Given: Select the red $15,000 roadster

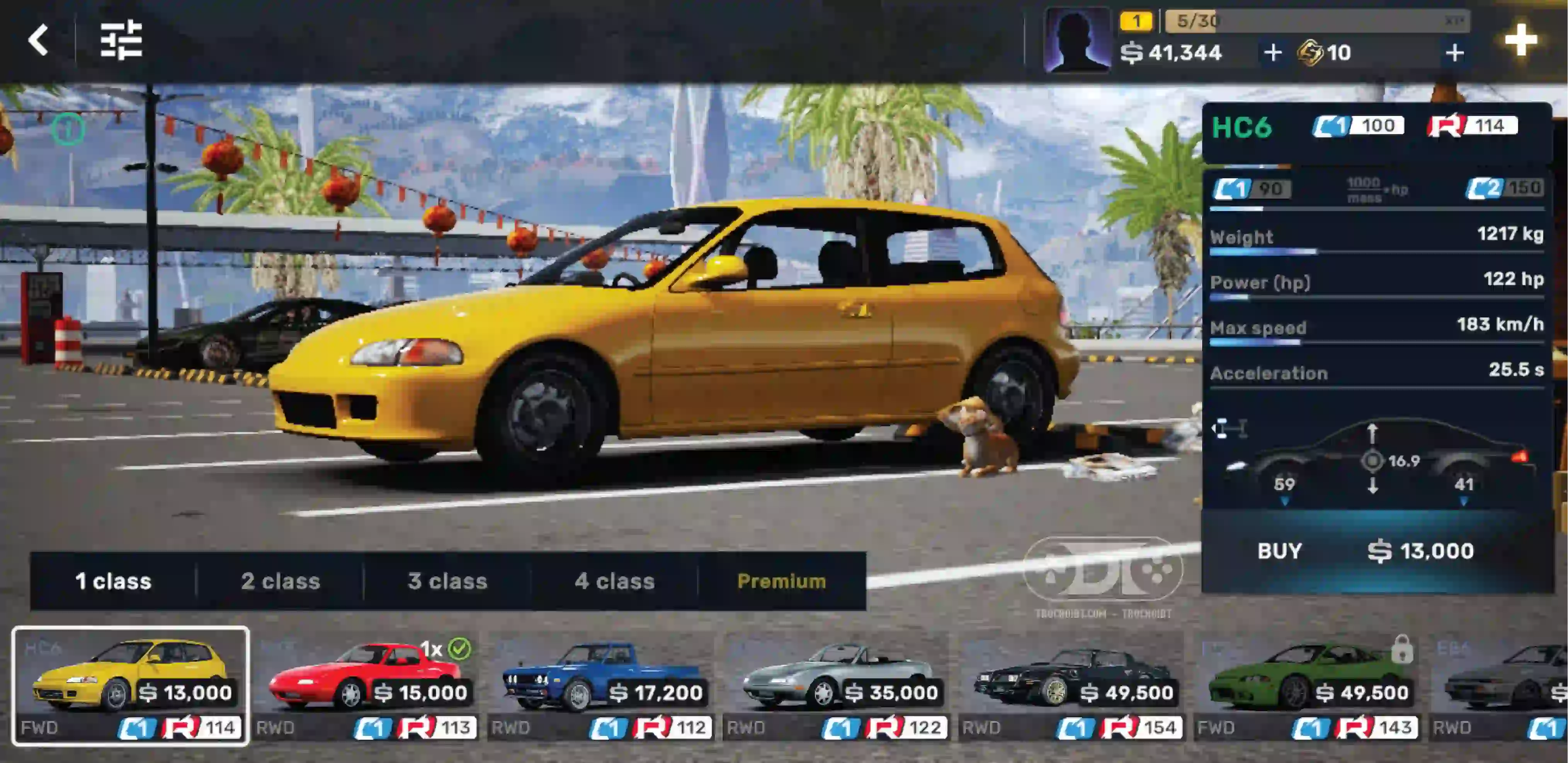Looking at the screenshot, I should click(x=365, y=685).
